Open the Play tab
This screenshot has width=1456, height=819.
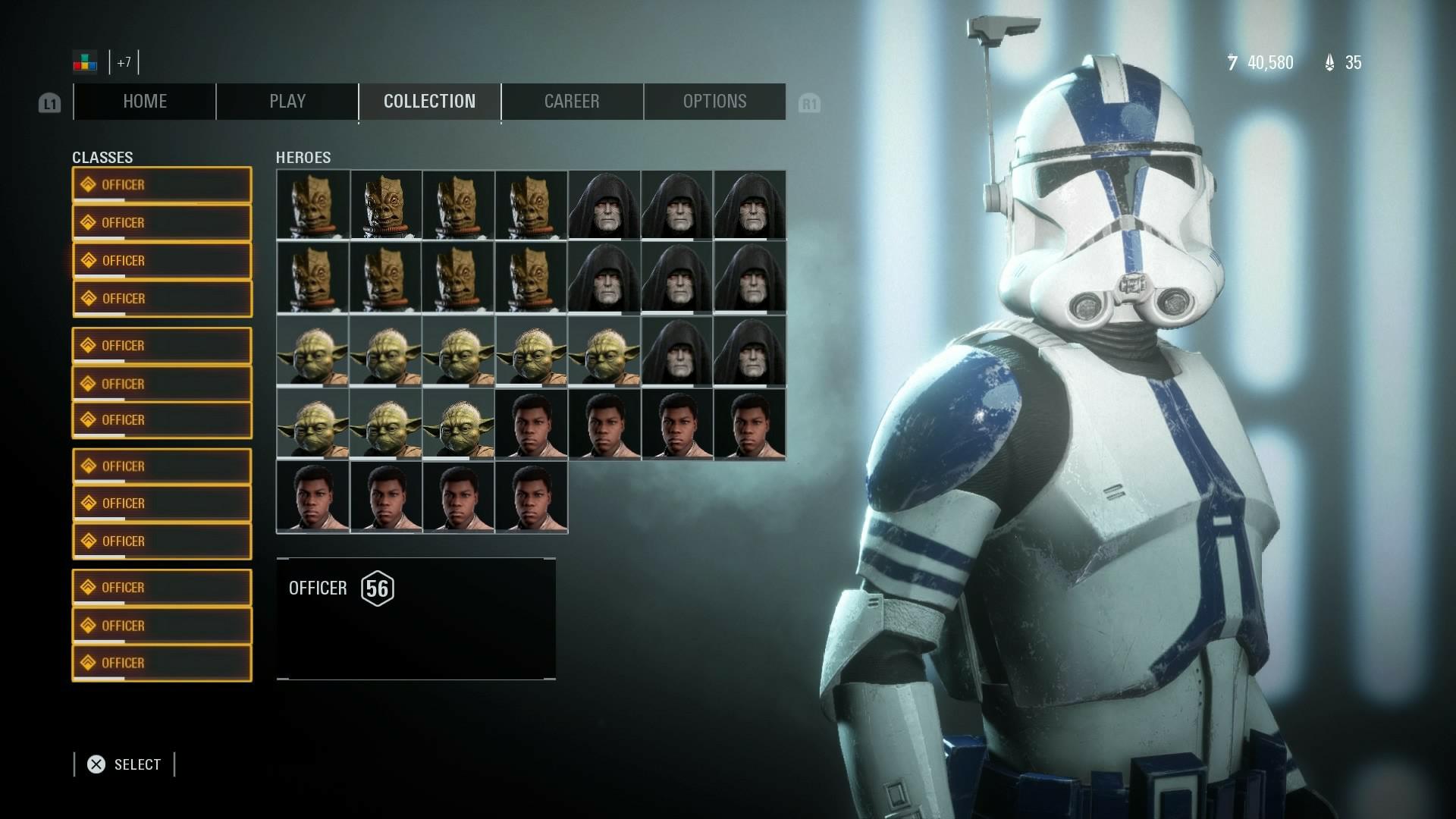(287, 102)
